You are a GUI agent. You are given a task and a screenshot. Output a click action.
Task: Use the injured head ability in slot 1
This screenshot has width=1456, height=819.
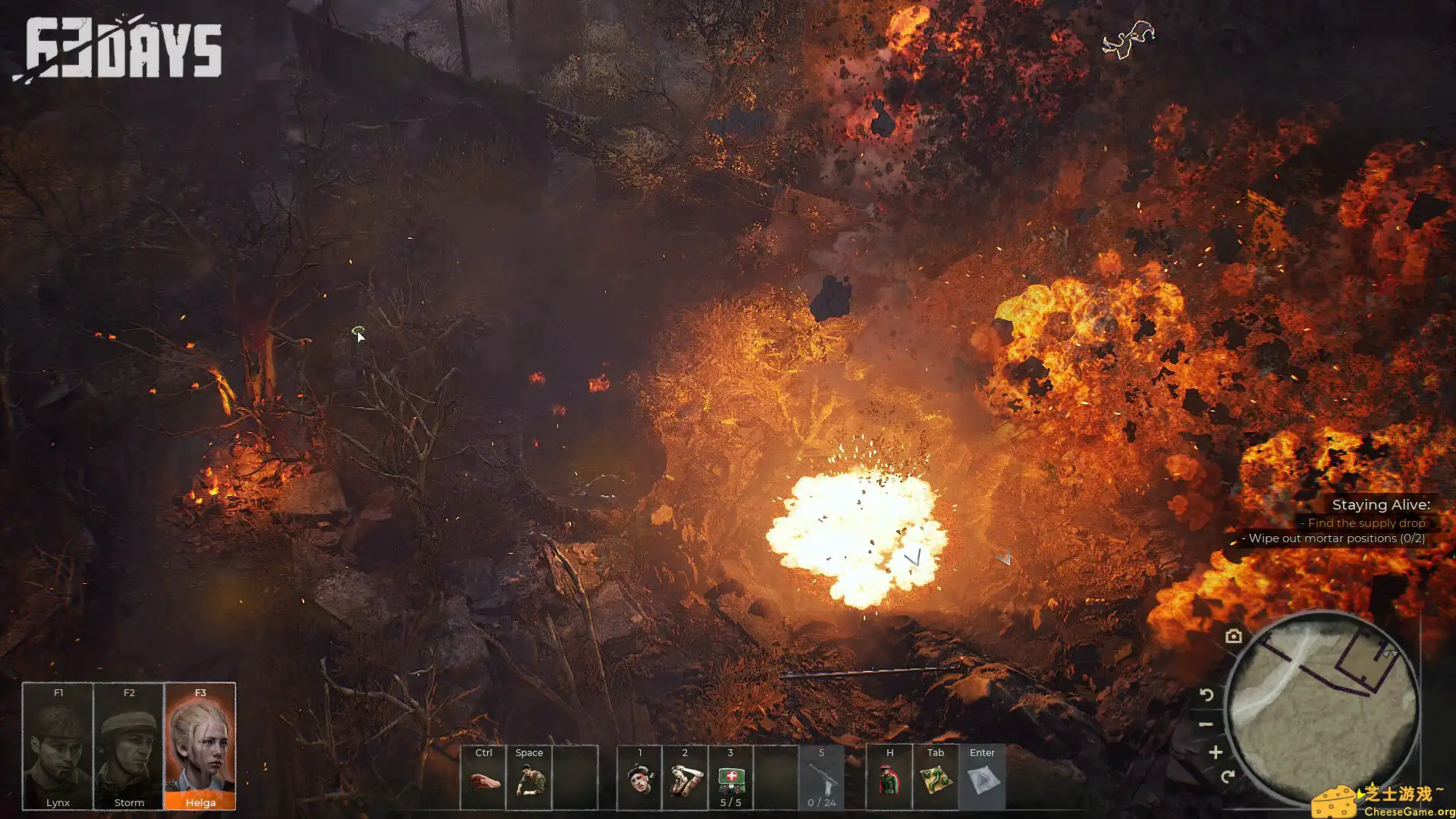click(x=639, y=780)
